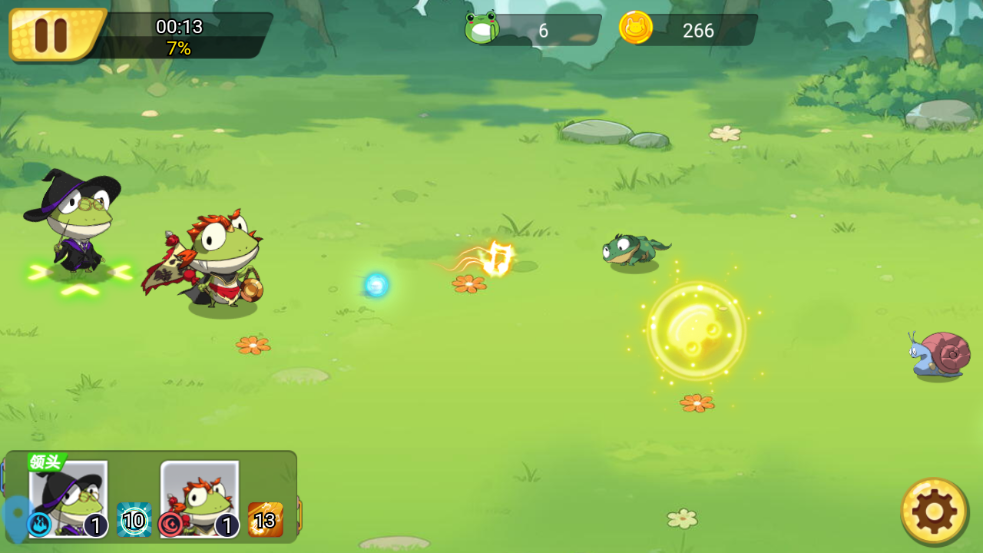Pause the game with the yellow button

(x=50, y=34)
